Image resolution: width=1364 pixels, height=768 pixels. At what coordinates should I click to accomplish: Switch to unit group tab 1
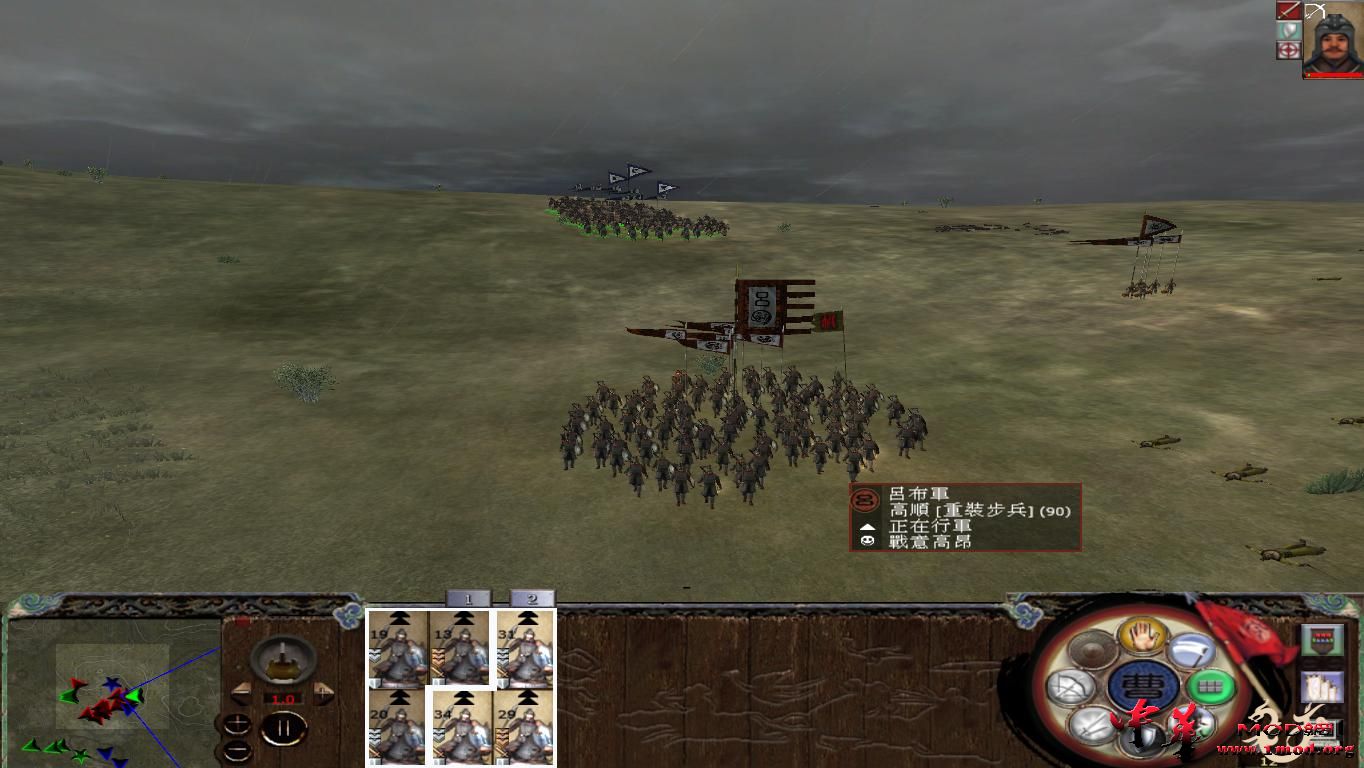coord(467,597)
